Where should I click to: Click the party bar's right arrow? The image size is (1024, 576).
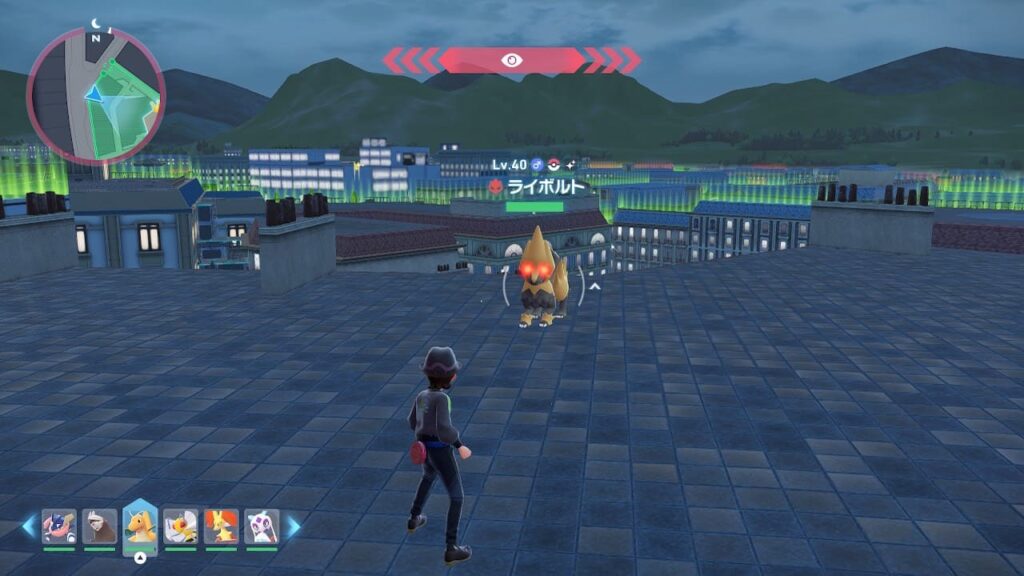click(294, 526)
